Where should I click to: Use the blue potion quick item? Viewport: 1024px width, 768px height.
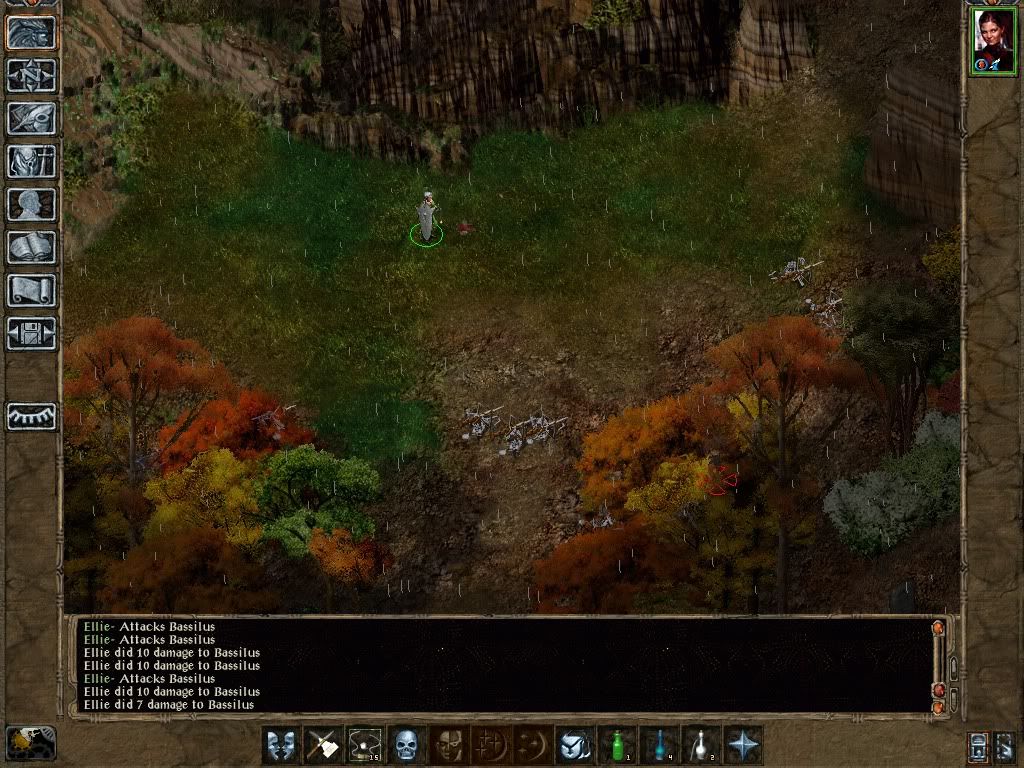(x=659, y=745)
